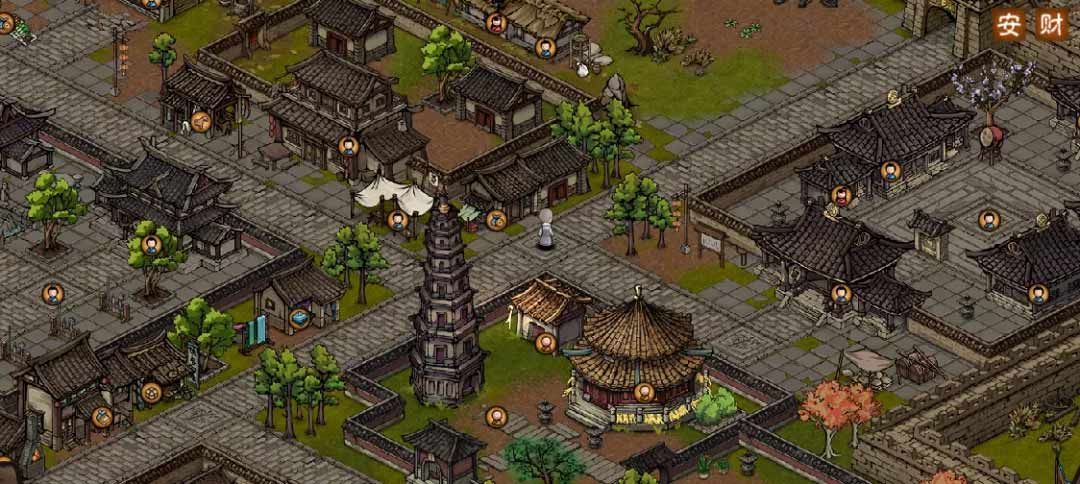Select the NPC marker under the white tent

[x=397, y=220]
